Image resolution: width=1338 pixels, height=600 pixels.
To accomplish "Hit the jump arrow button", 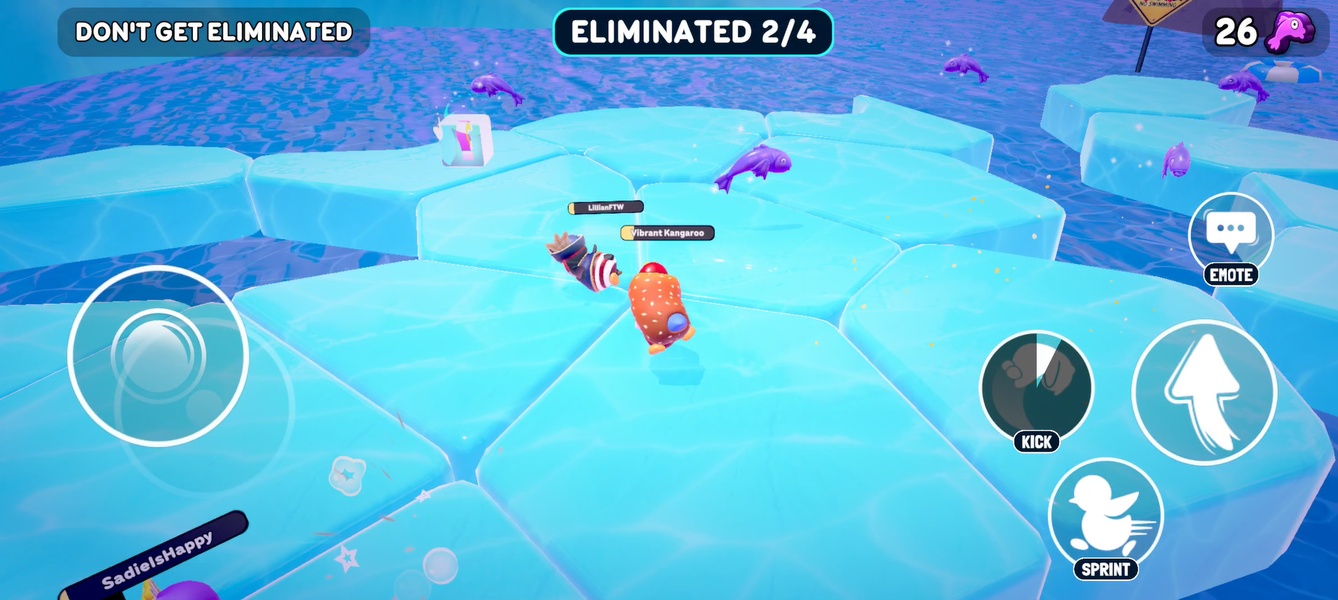I will click(1204, 392).
